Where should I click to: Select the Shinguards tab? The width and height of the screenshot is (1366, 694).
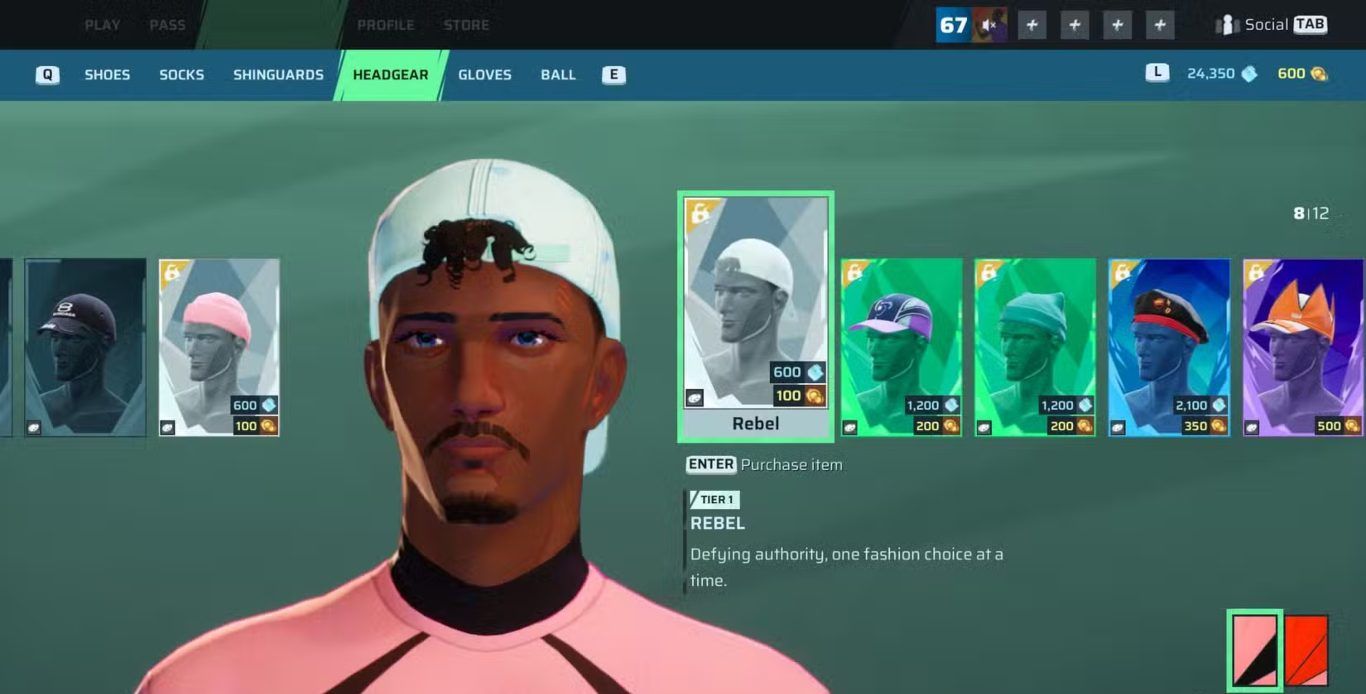tap(278, 75)
